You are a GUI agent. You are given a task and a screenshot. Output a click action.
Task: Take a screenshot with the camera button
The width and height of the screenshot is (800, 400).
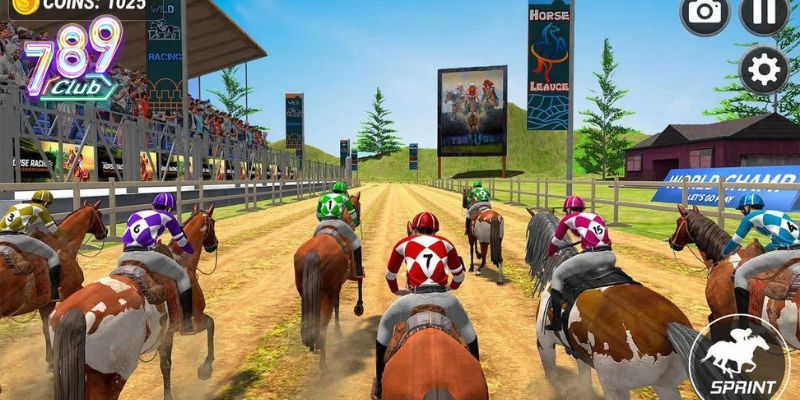705,12
